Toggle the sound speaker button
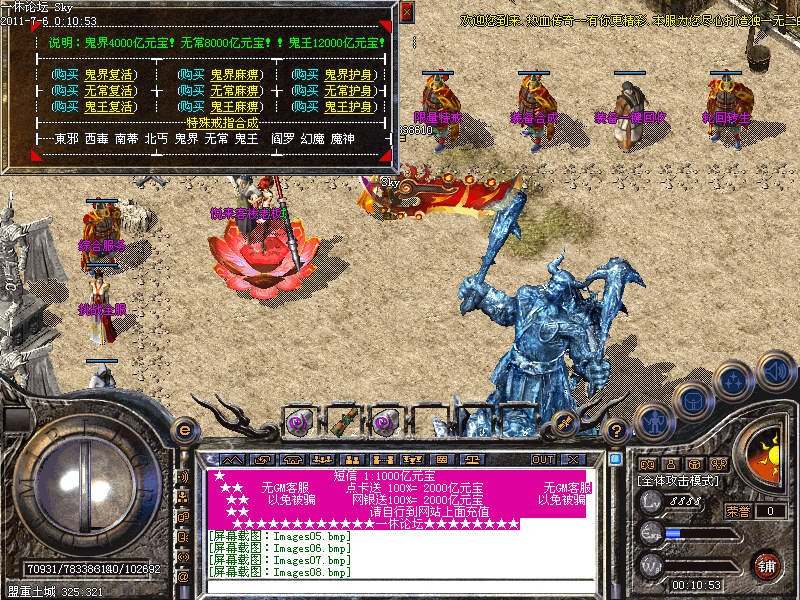 pyautogui.click(x=774, y=371)
